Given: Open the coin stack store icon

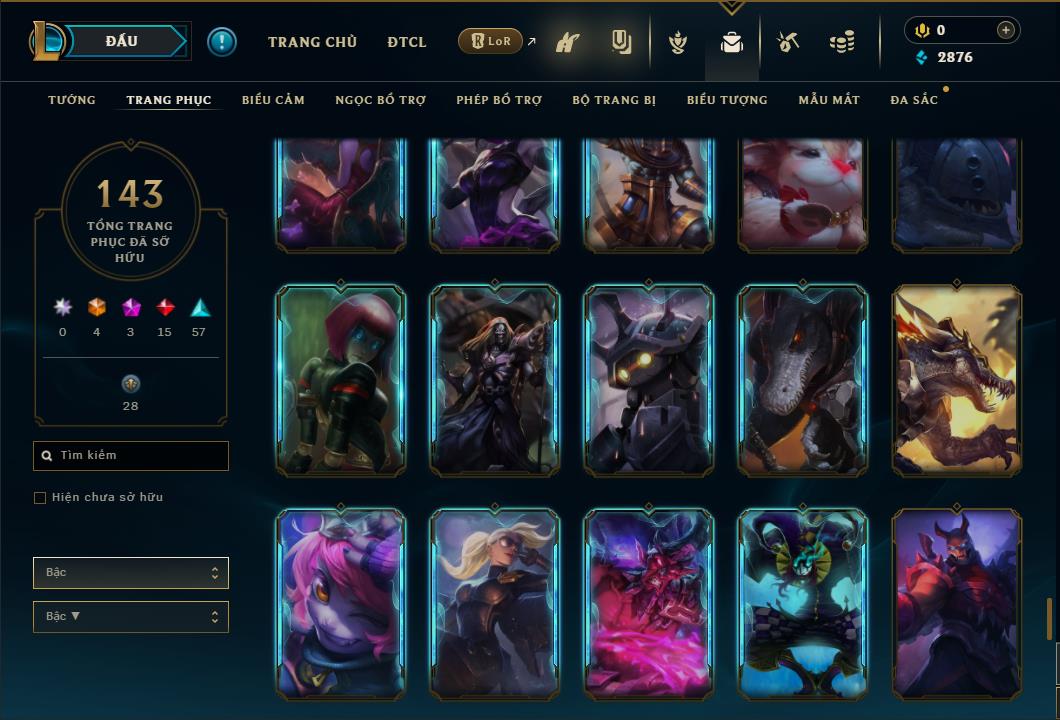Looking at the screenshot, I should (x=842, y=42).
